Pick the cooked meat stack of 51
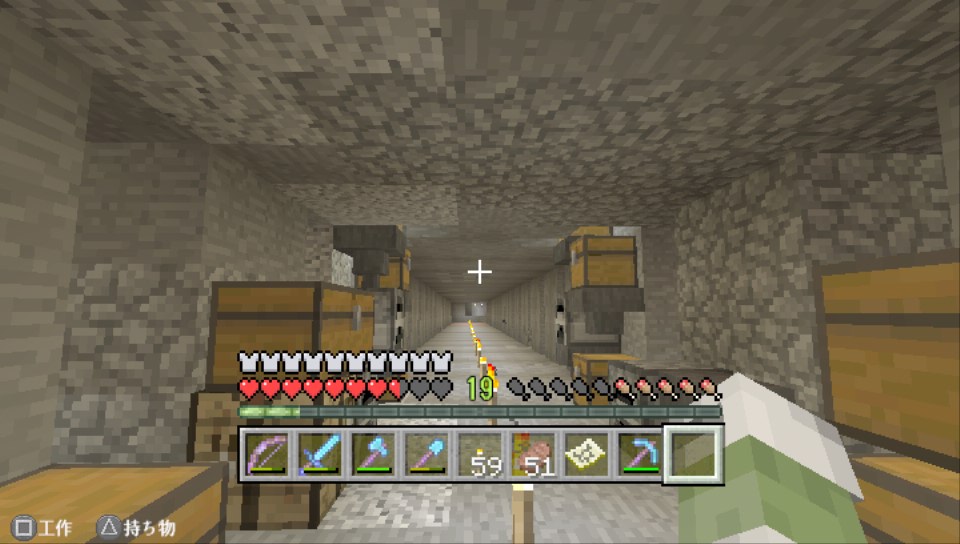960x544 pixels. [x=533, y=455]
